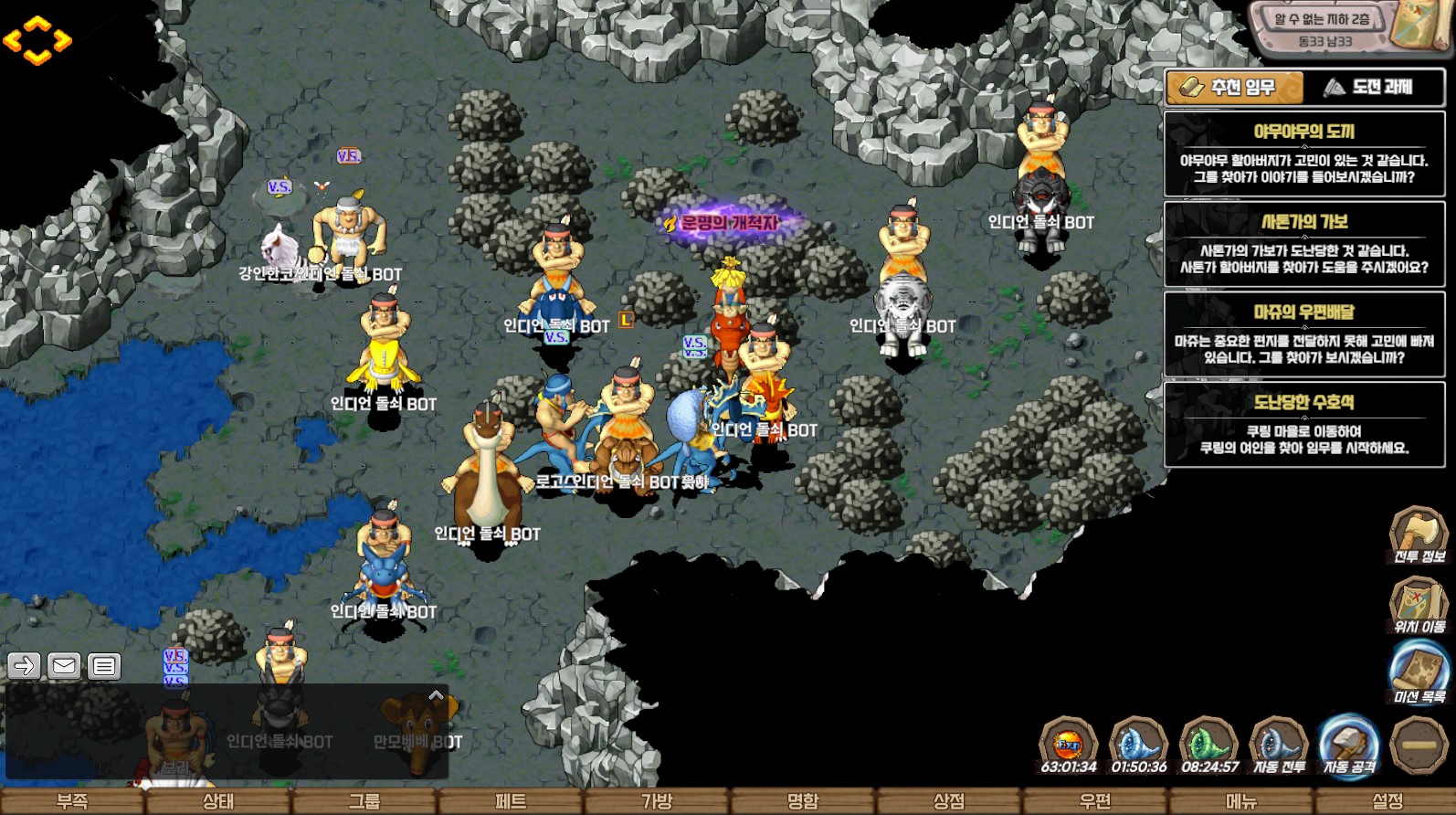1456x815 pixels.
Task: Open the 가방 (Bag) menu
Action: (657, 801)
